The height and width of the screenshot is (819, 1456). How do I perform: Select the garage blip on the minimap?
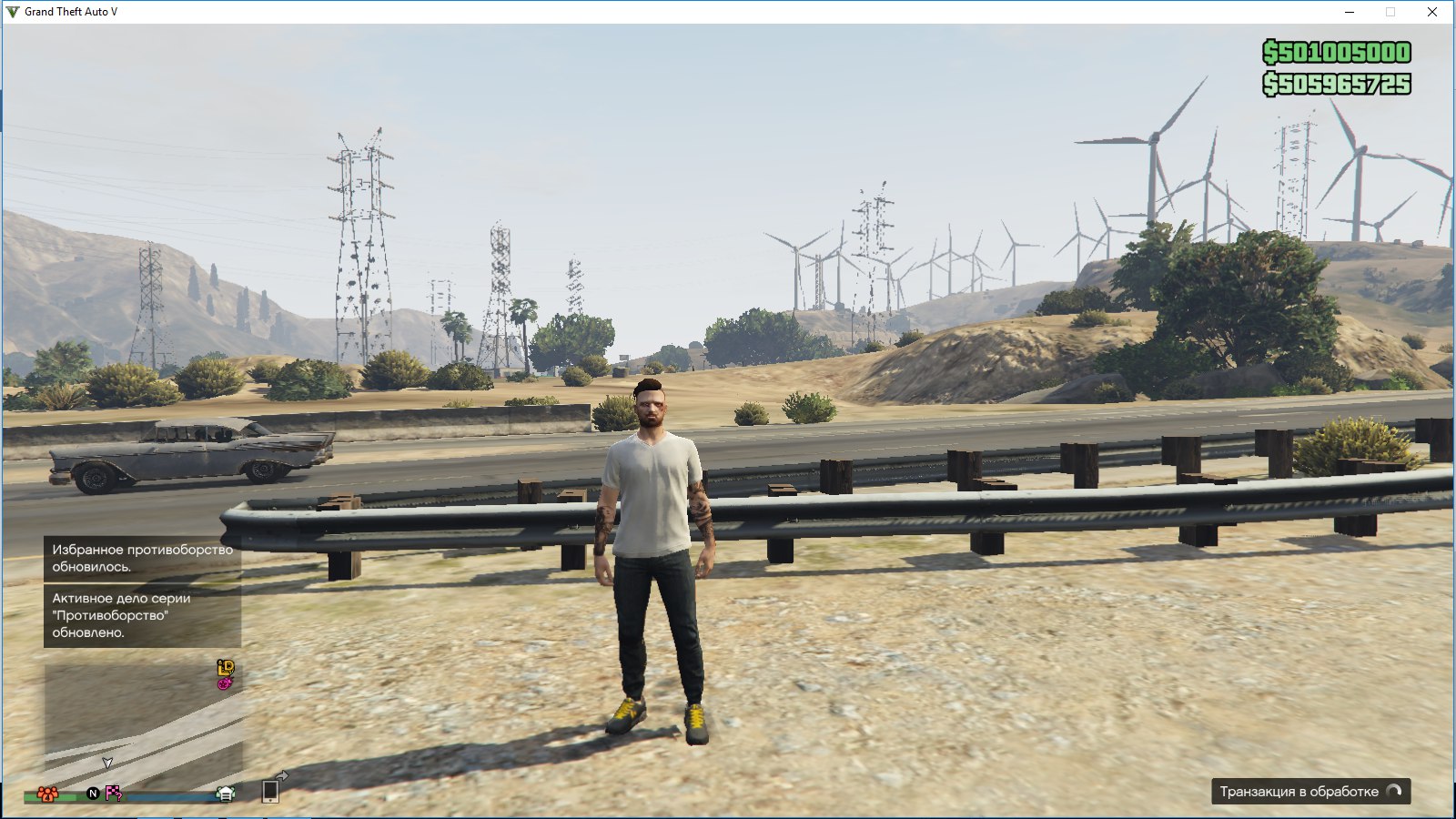point(226,794)
